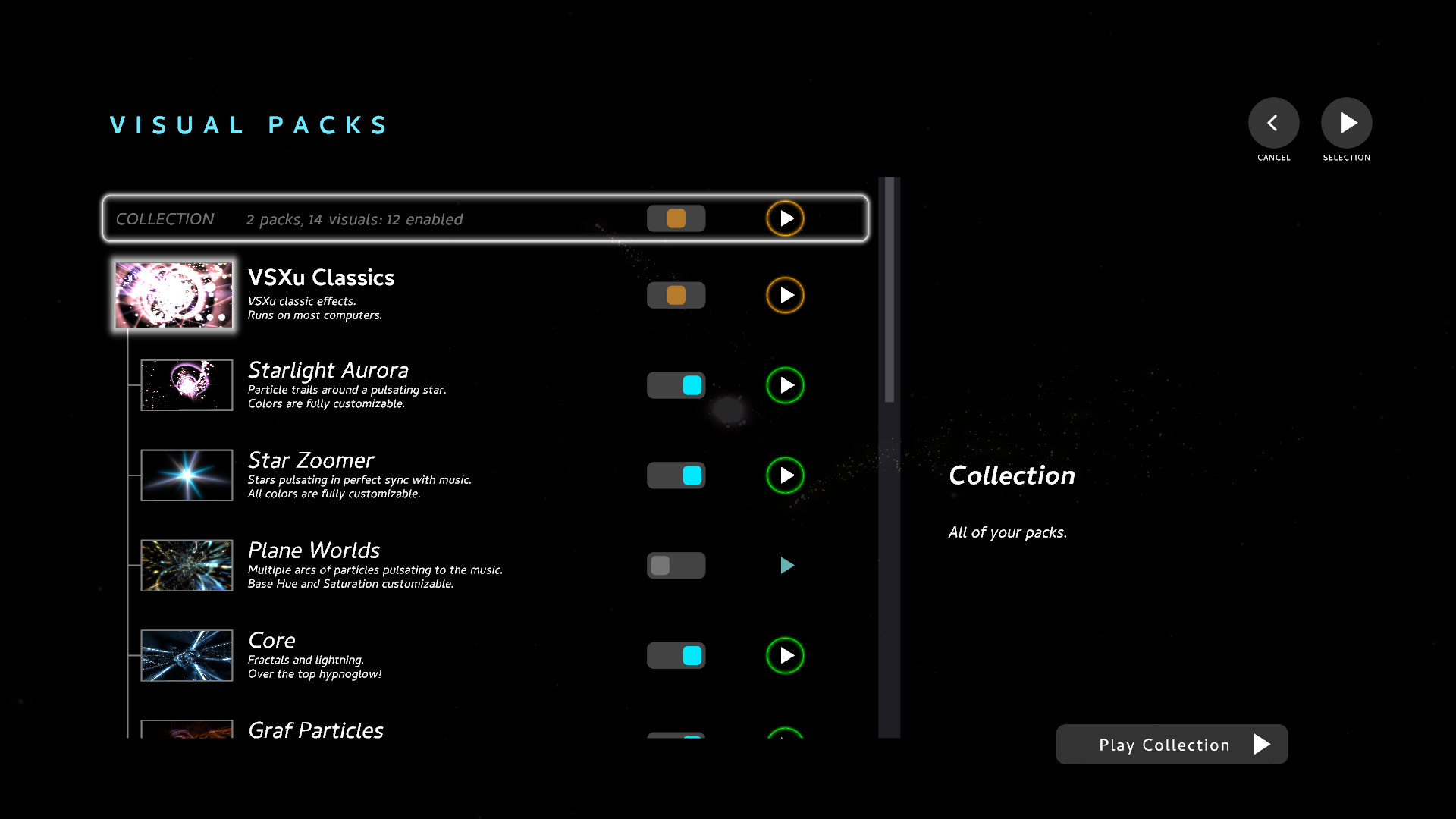Enable the Plane Worlds visual
The width and height of the screenshot is (1456, 819).
coord(676,565)
